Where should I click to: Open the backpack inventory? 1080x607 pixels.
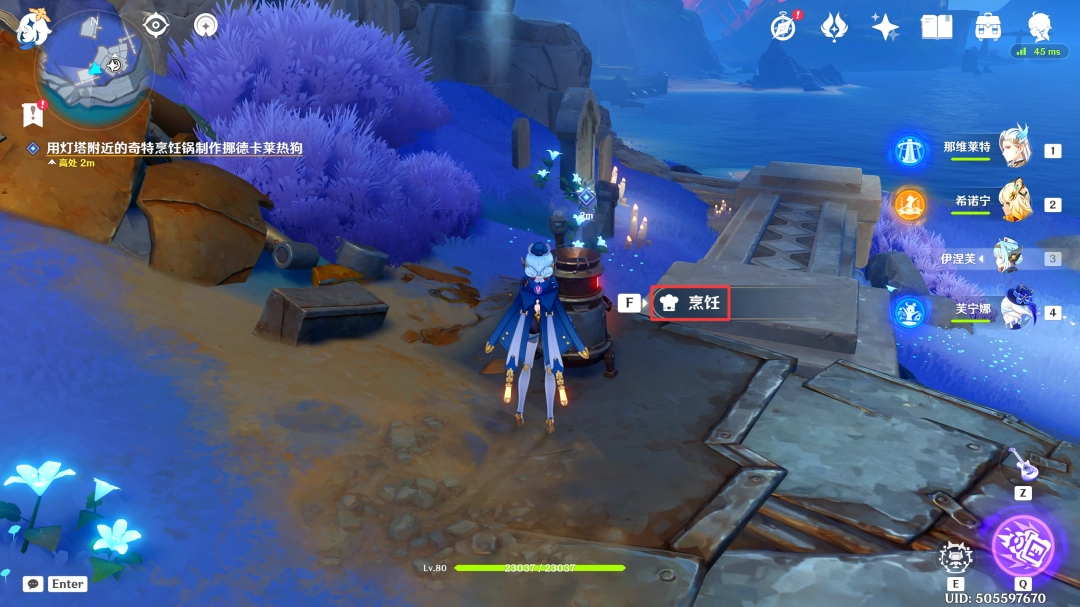(989, 27)
